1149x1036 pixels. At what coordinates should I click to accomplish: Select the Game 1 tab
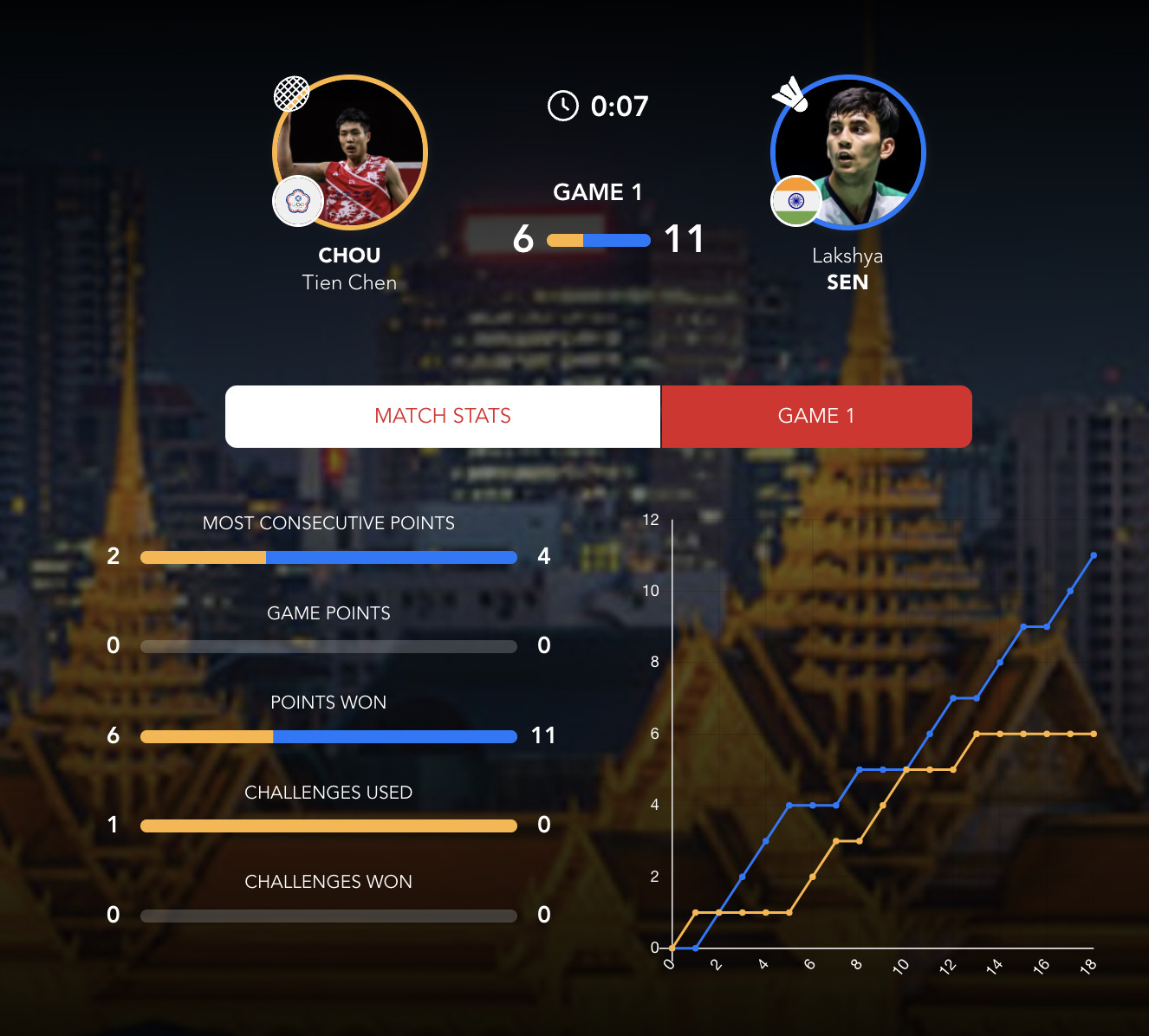click(816, 417)
